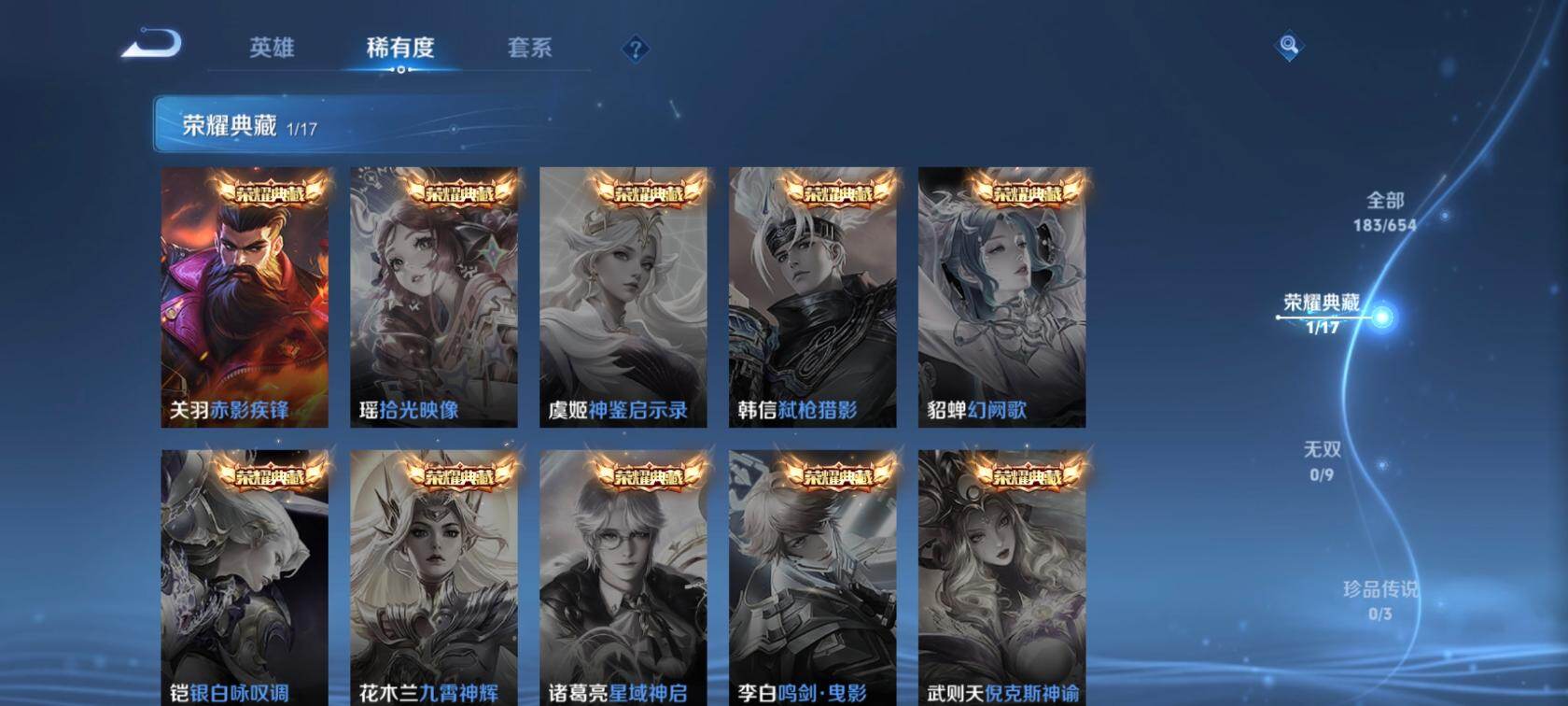
Task: Open the 套系 tab
Action: coord(529,48)
